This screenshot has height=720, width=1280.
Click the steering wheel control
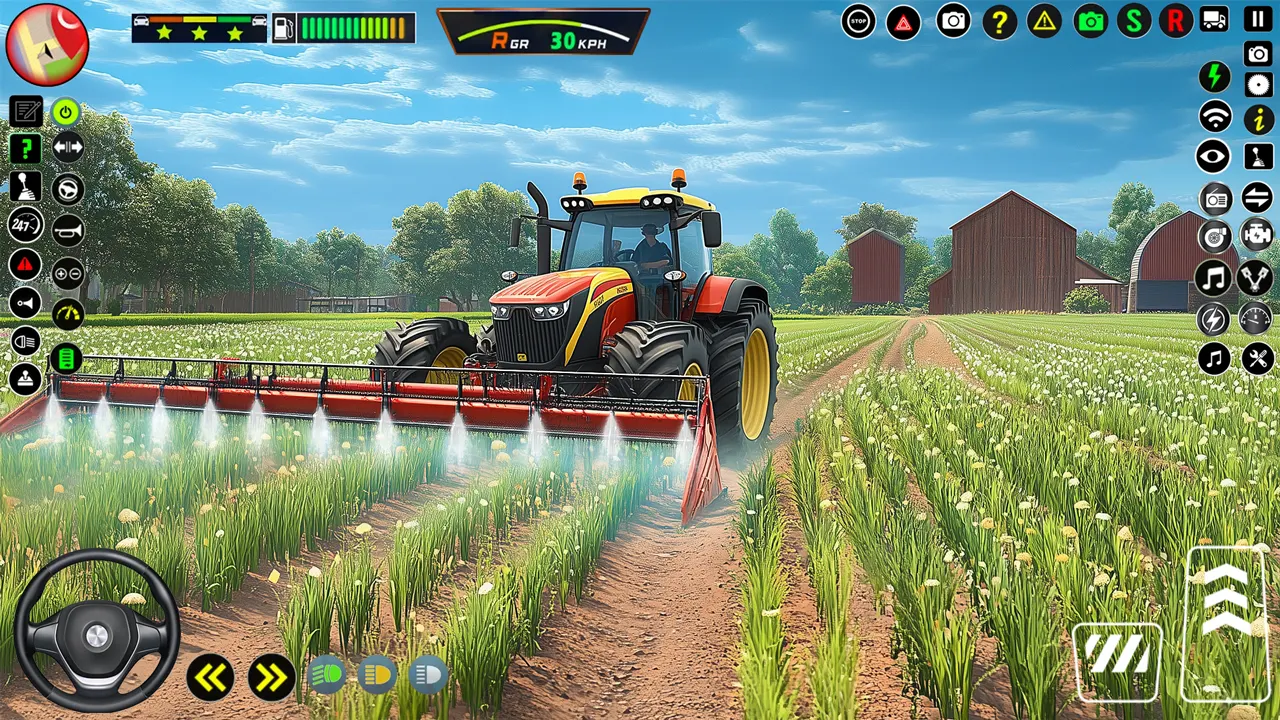coord(97,630)
